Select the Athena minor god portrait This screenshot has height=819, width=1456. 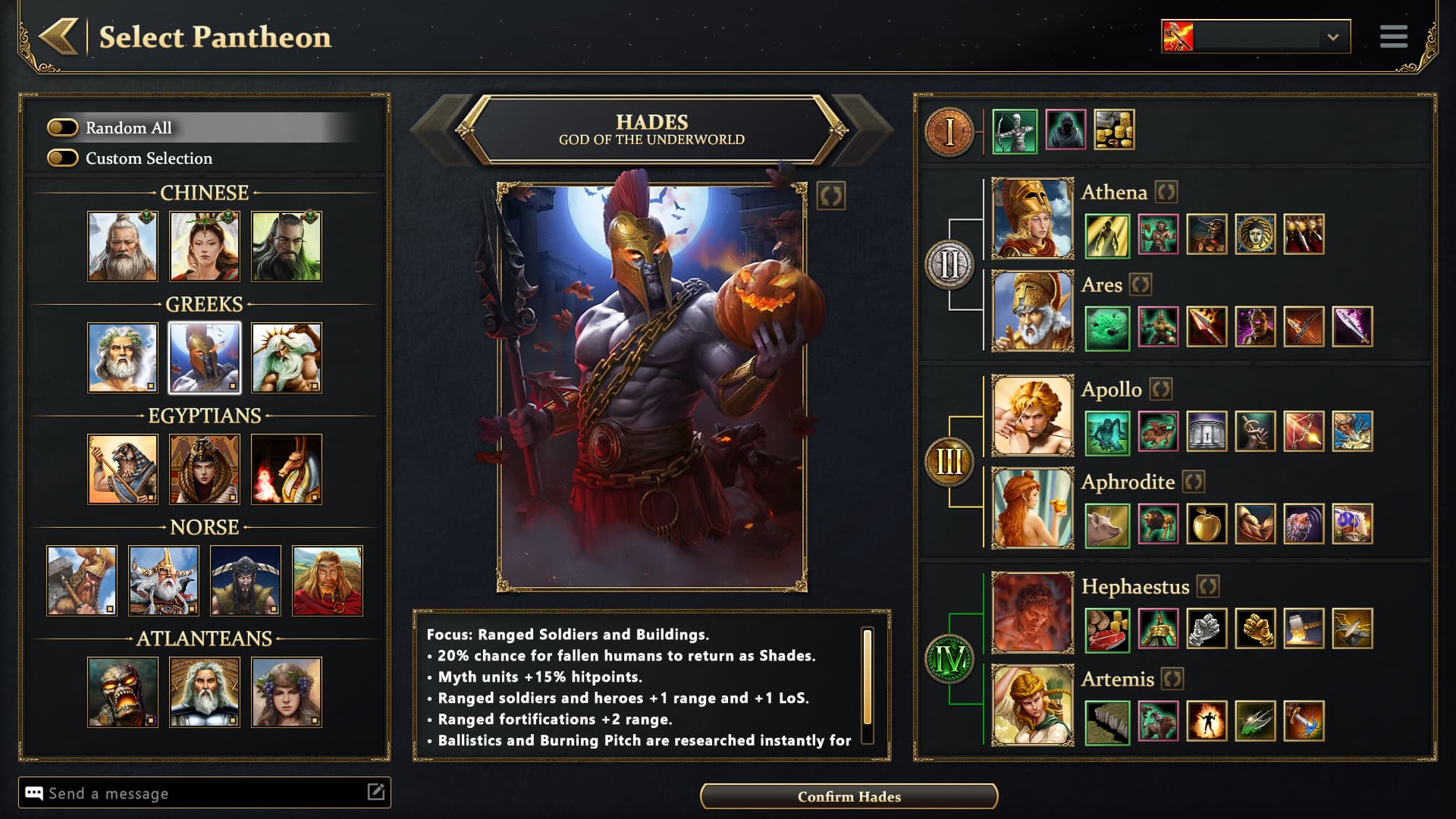1032,218
